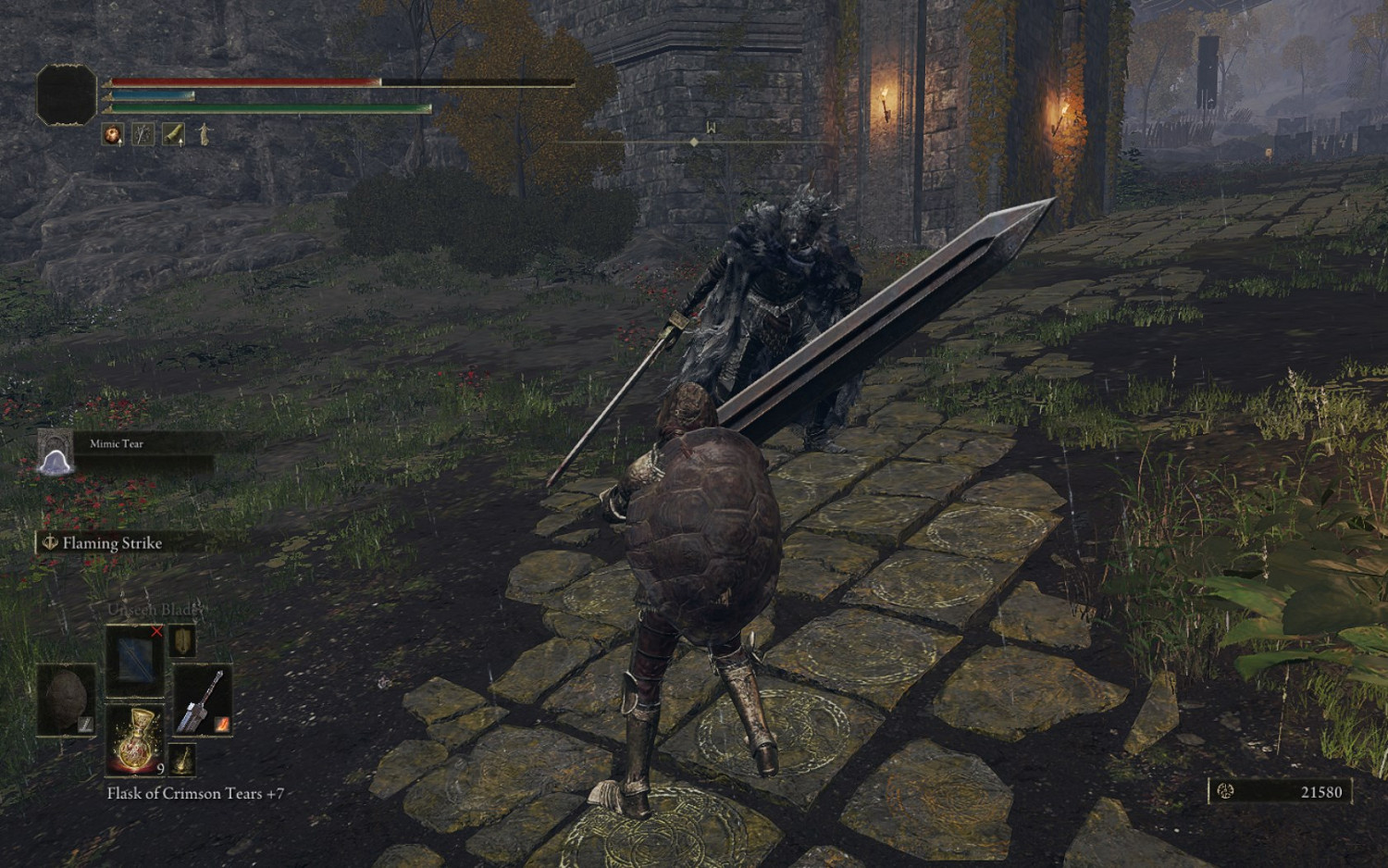This screenshot has height=868, width=1388.
Task: Click the sword buff status icon
Action: click(143, 134)
